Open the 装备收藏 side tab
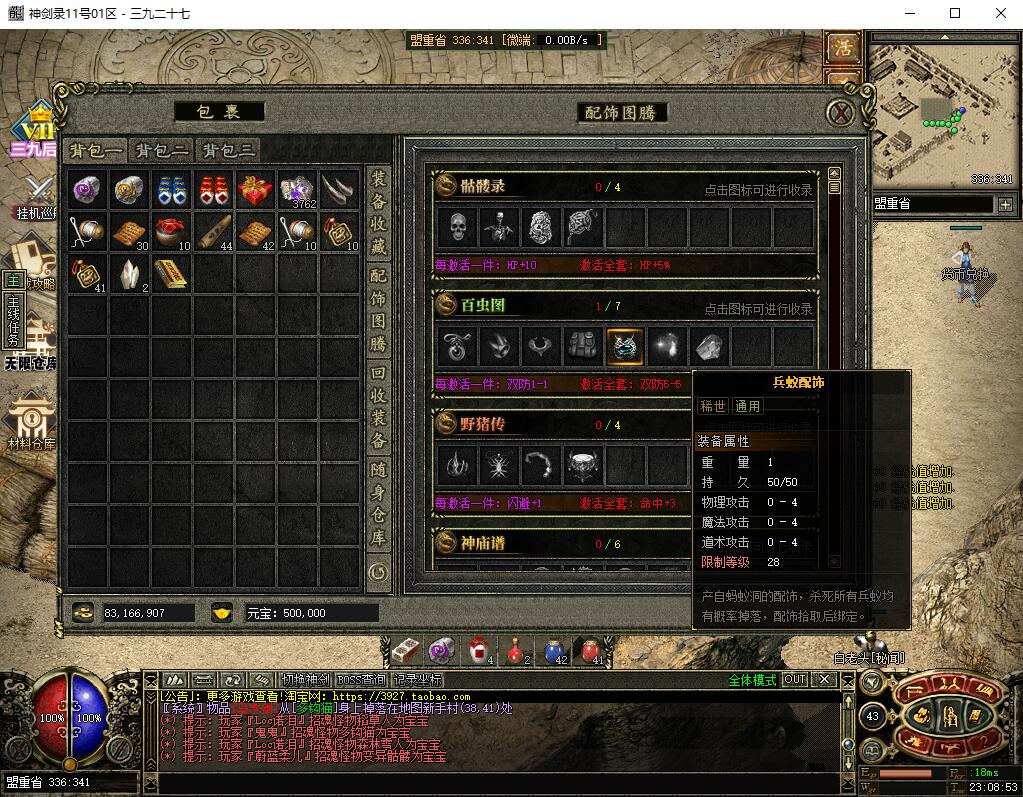Image resolution: width=1023 pixels, height=797 pixels. [378, 209]
